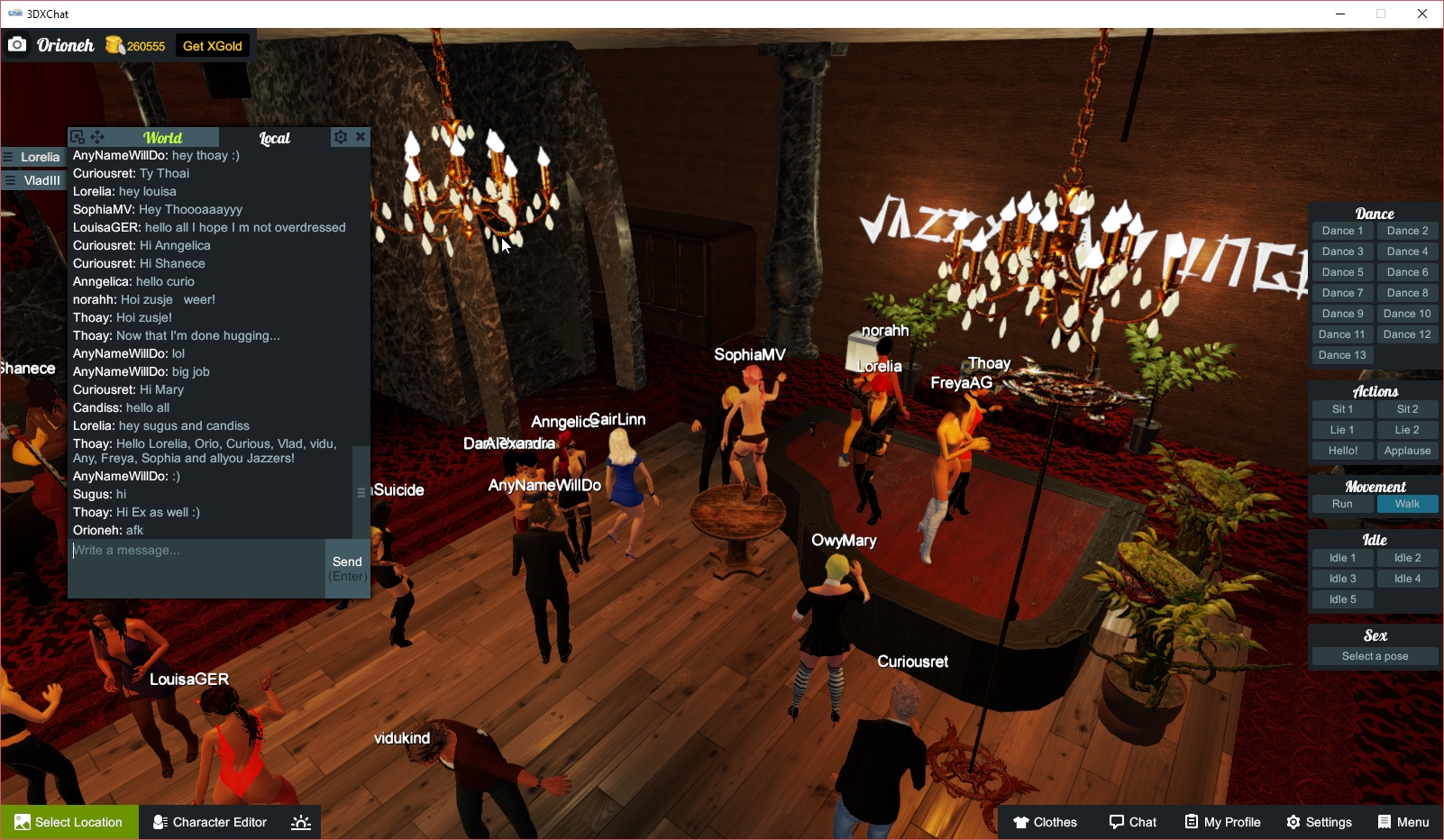Click the camera screenshot icon
This screenshot has width=1444, height=840.
point(17,44)
